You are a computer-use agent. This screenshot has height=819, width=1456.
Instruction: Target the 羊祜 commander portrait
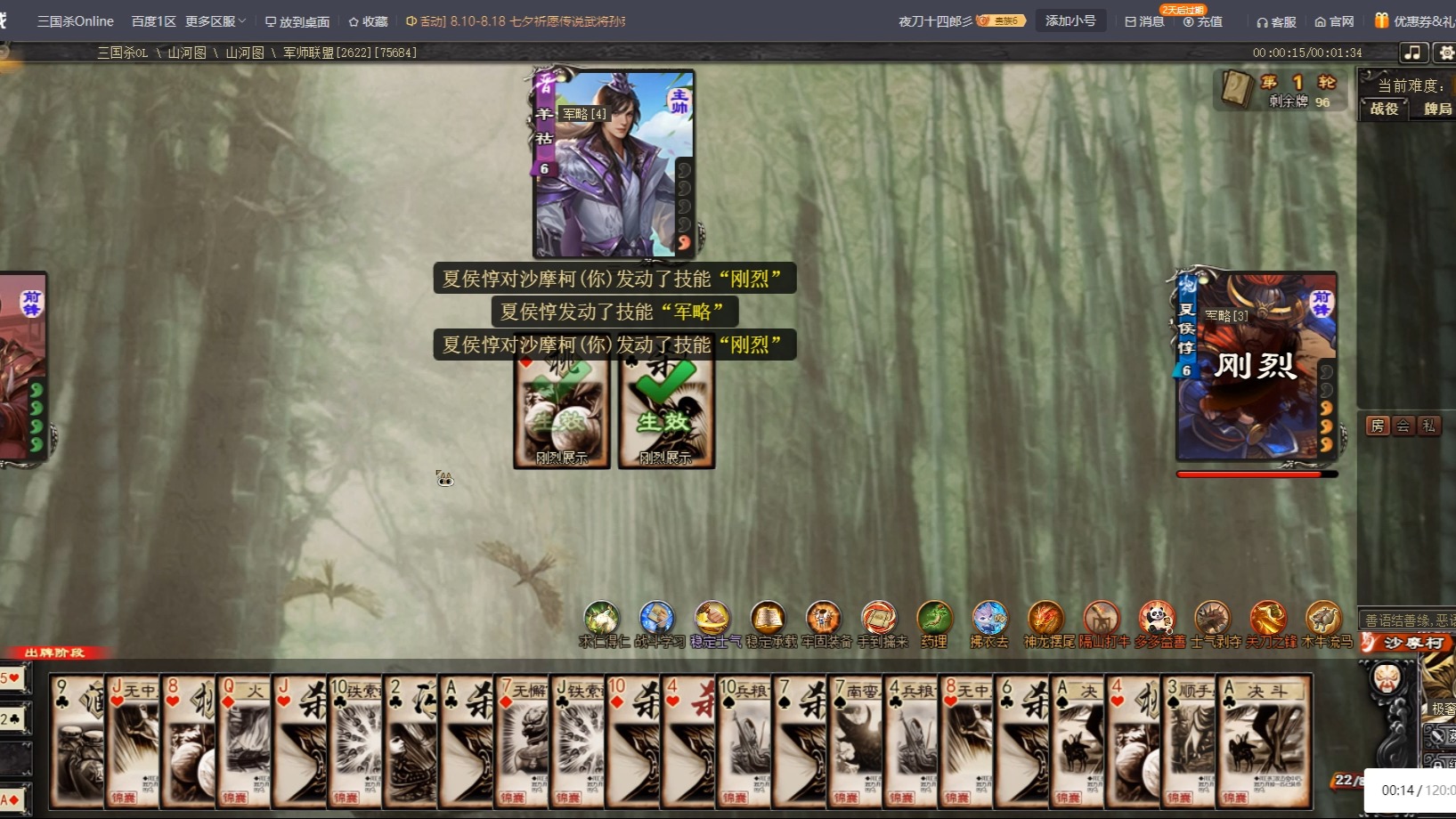point(614,165)
